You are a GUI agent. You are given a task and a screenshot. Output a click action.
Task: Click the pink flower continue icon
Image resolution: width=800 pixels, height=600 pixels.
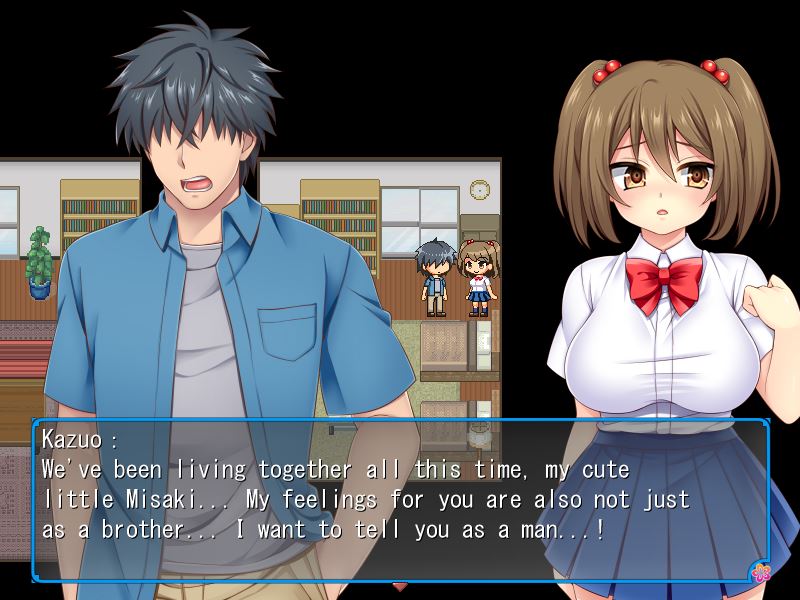(x=760, y=572)
